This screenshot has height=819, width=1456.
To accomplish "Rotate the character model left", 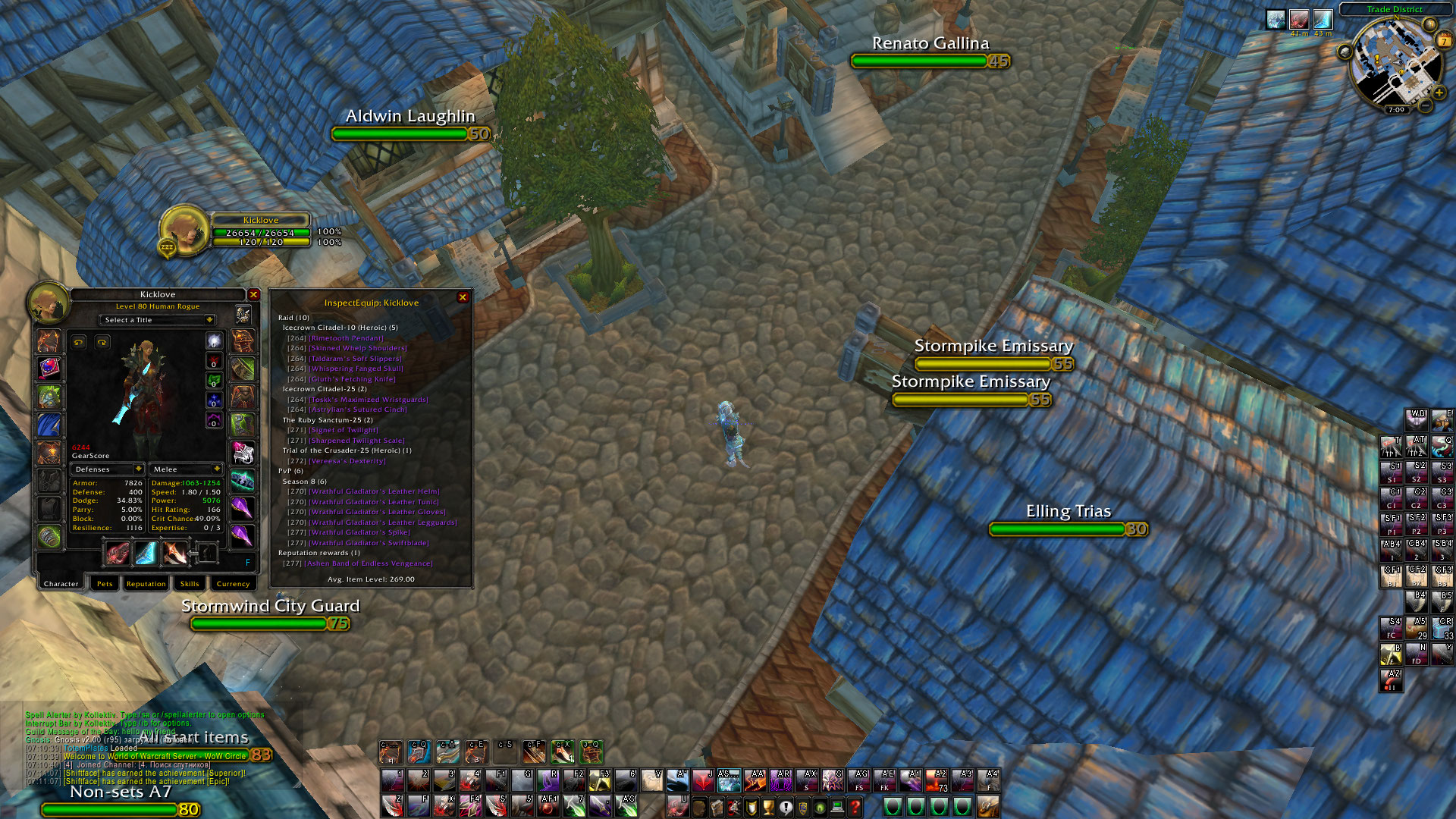I will tap(79, 343).
